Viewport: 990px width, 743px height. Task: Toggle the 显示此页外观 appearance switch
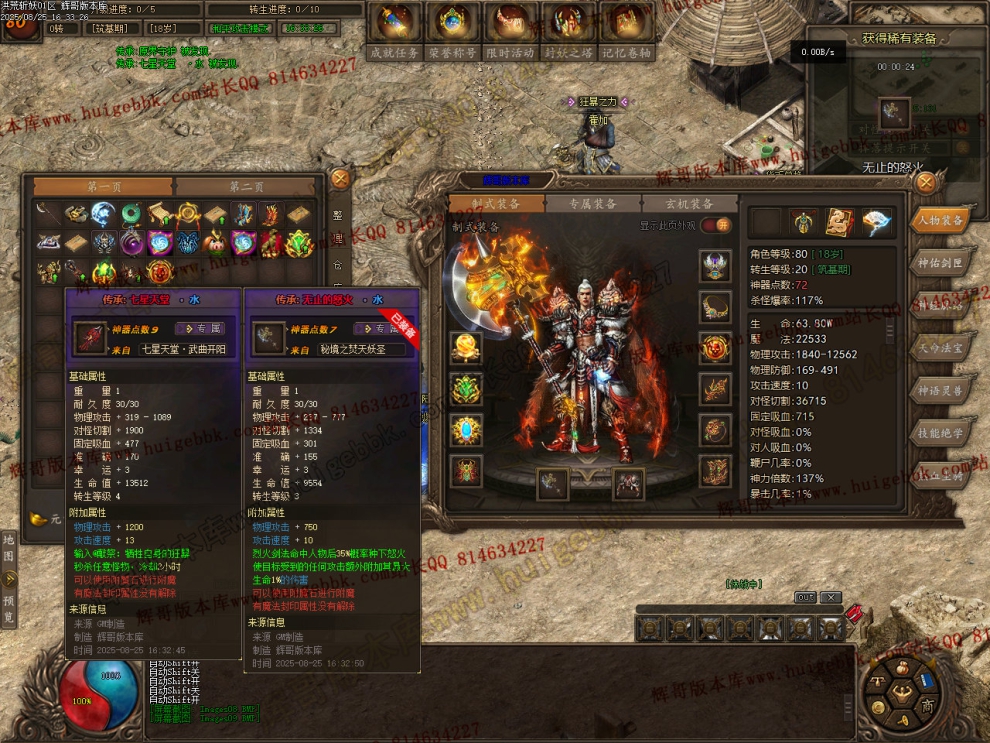(x=715, y=226)
